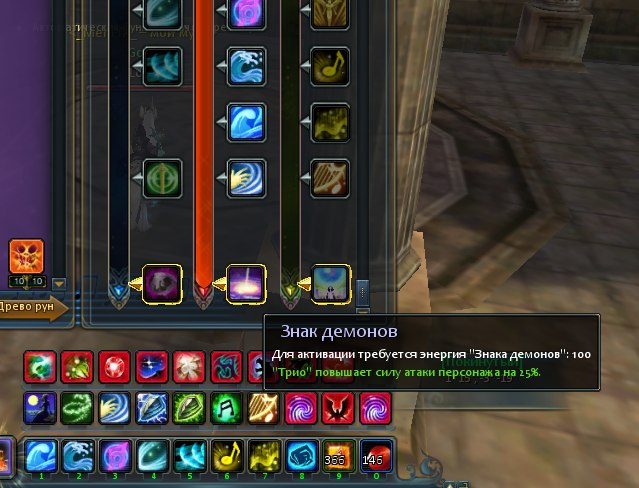The height and width of the screenshot is (488, 639).
Task: Click the small arrow beside the 10/10 counter
Action: click(58, 283)
